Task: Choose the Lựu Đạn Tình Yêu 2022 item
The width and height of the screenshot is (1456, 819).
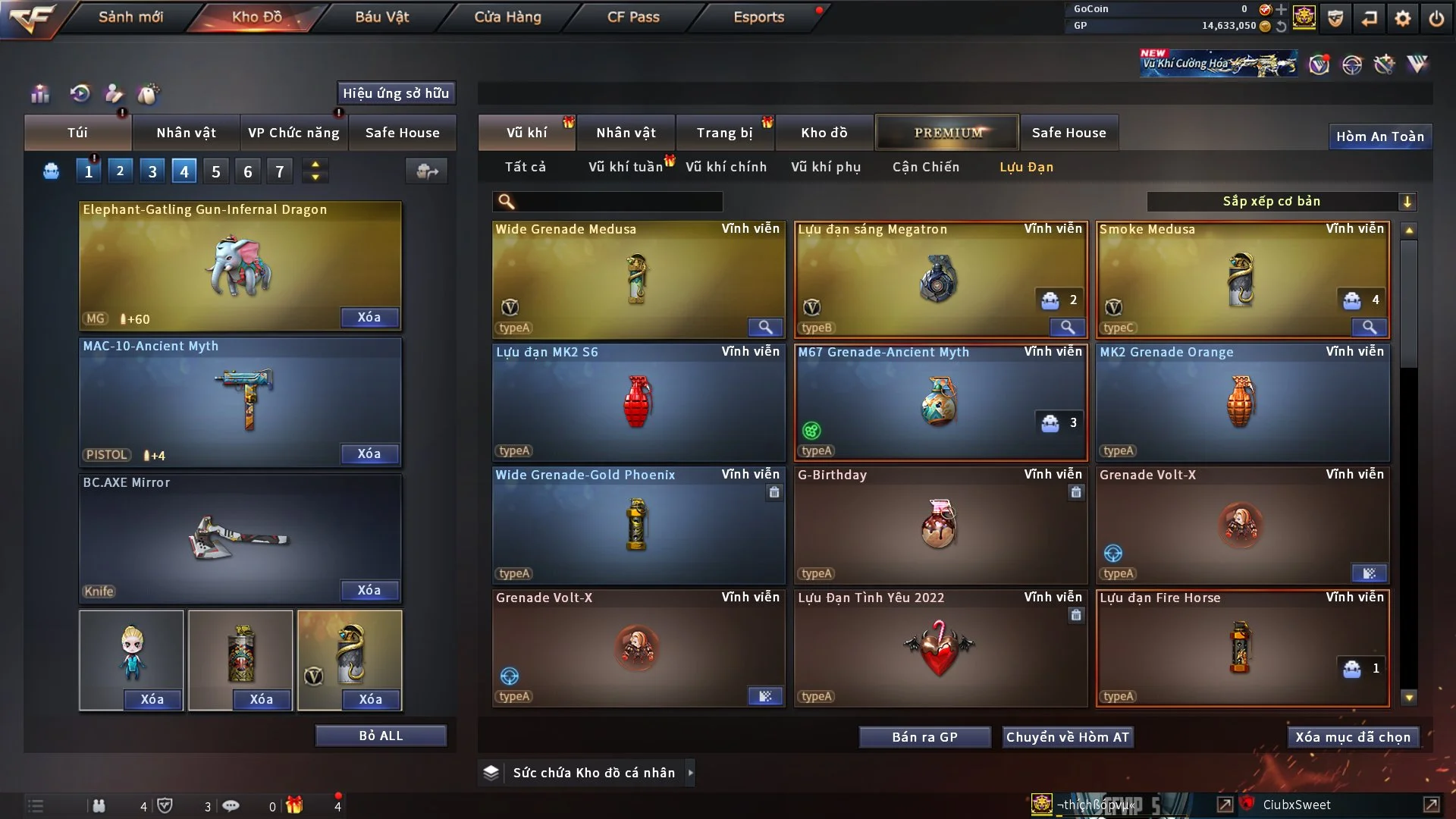Action: [x=940, y=648]
